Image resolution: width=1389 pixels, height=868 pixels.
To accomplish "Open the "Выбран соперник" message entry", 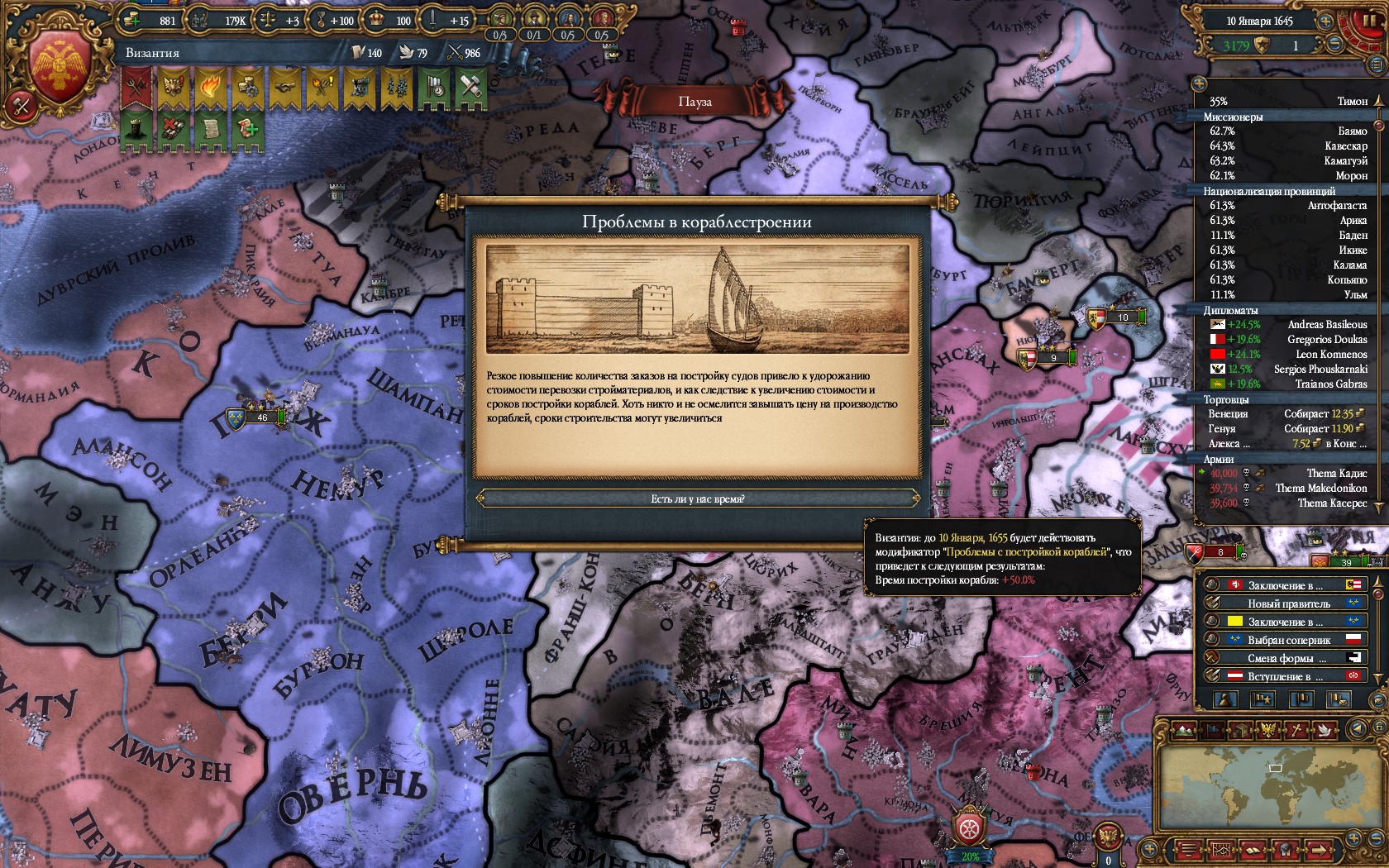I will point(1287,640).
